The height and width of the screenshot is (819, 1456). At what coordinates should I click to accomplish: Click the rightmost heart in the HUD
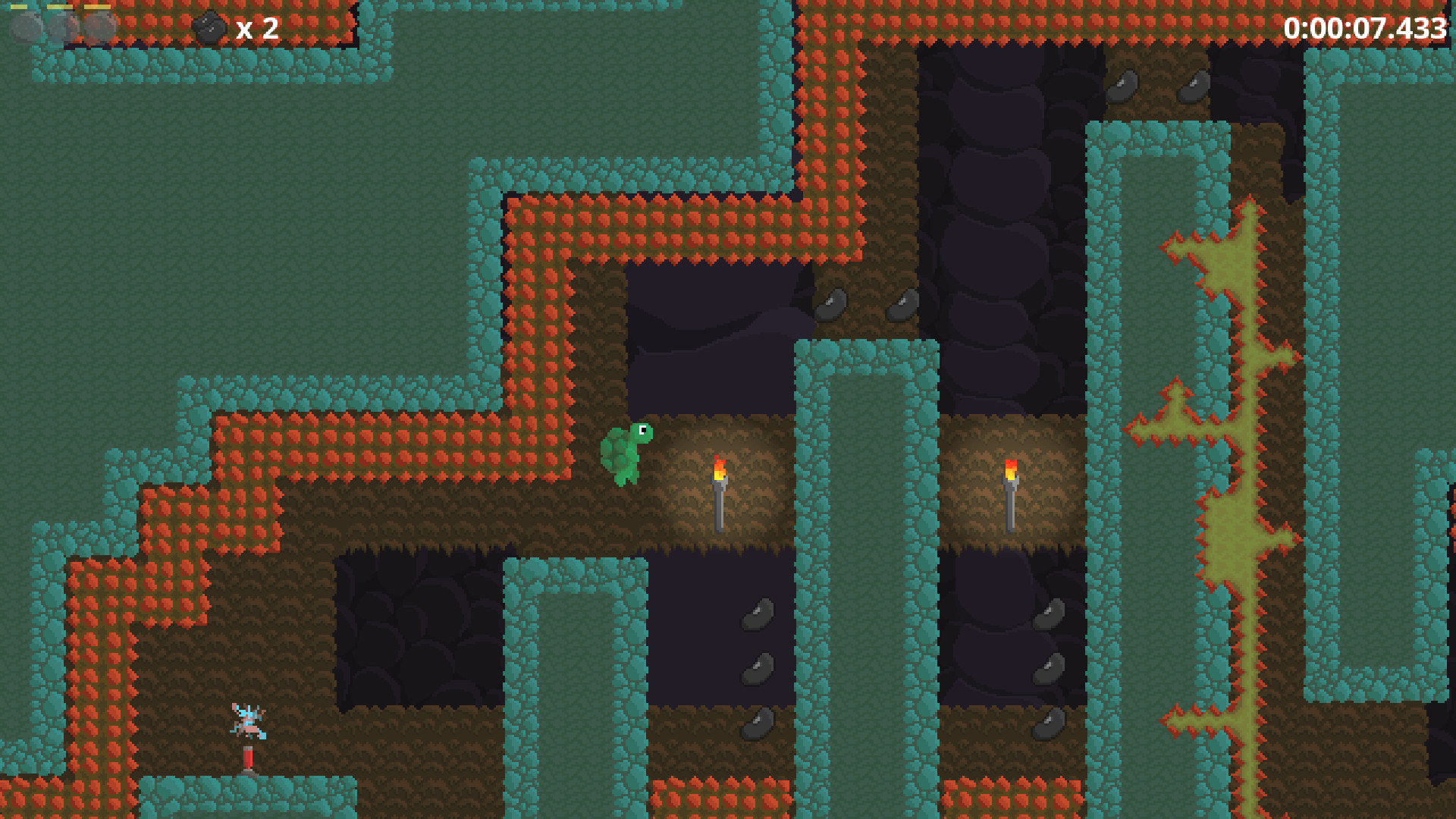point(100,27)
